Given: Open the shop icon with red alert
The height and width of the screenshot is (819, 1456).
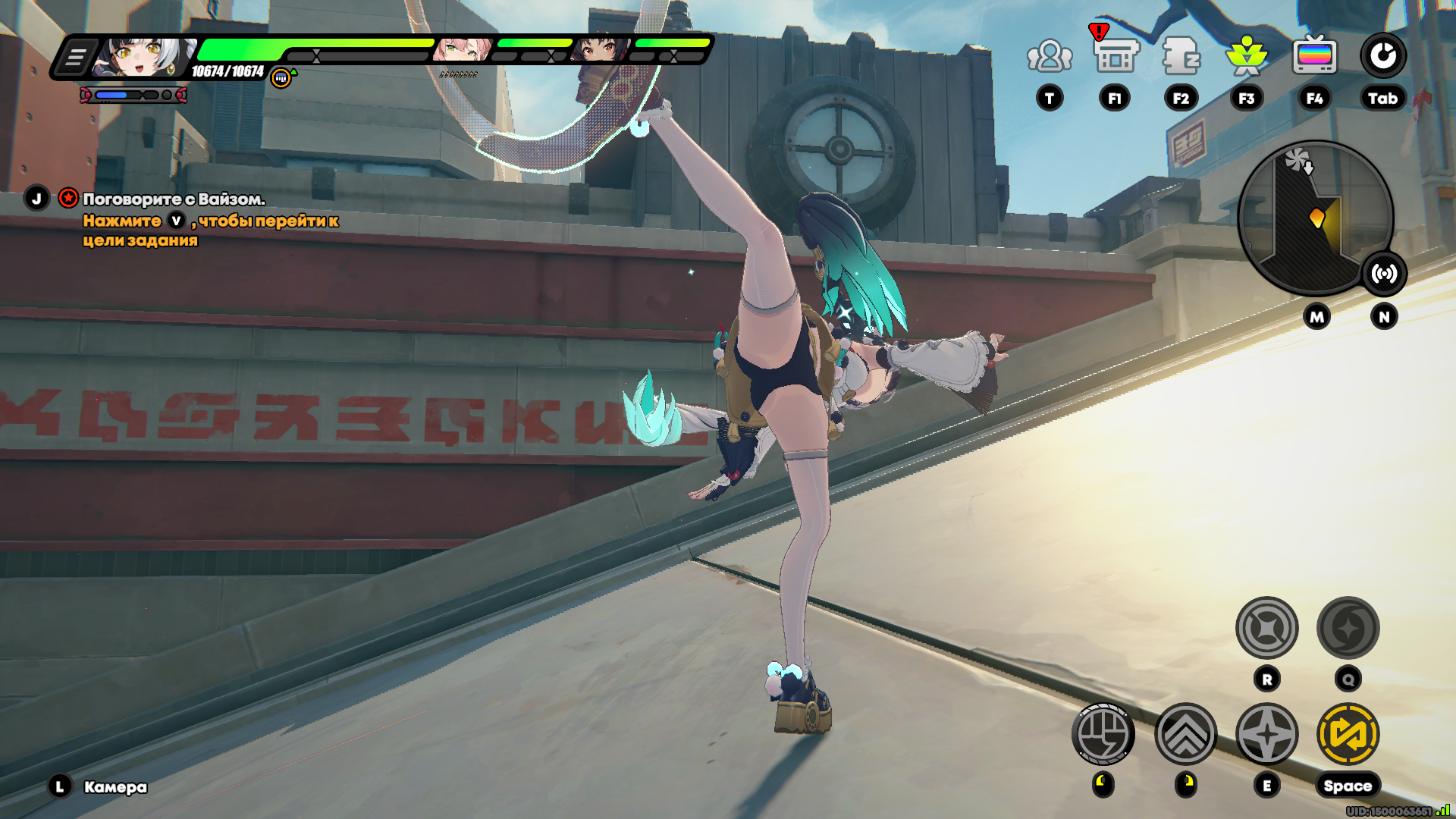Looking at the screenshot, I should coord(1116,55).
